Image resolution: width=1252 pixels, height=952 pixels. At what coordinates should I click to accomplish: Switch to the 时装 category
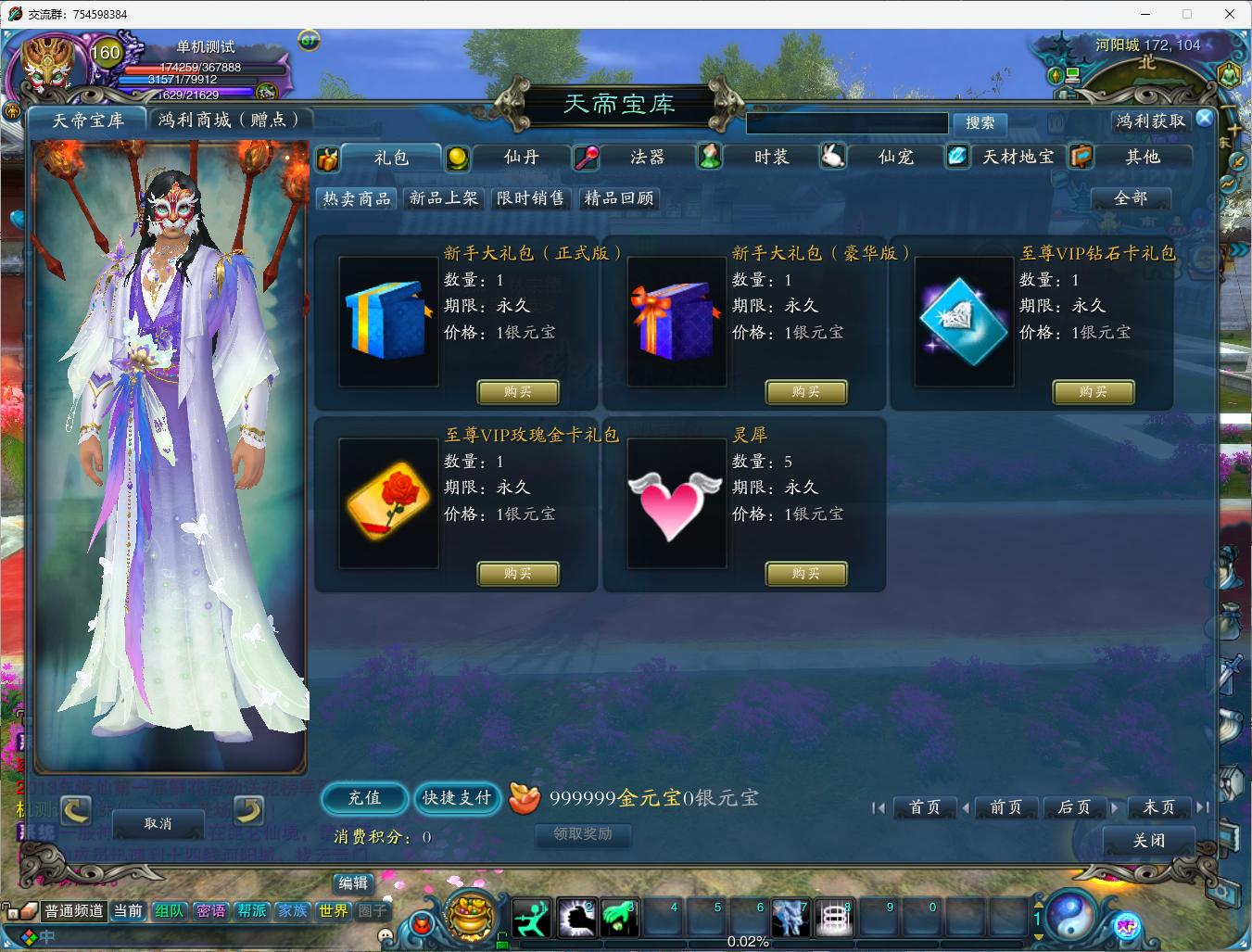click(771, 158)
